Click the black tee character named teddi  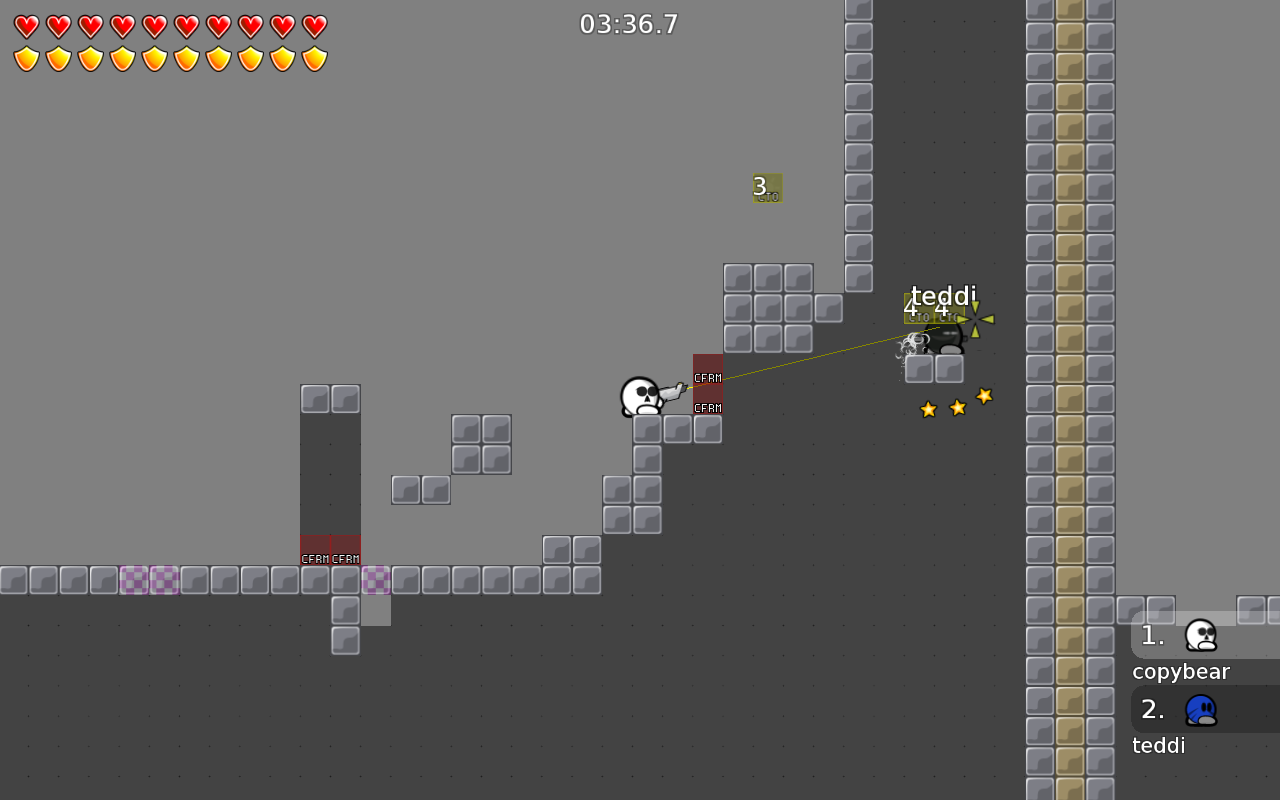[942, 340]
